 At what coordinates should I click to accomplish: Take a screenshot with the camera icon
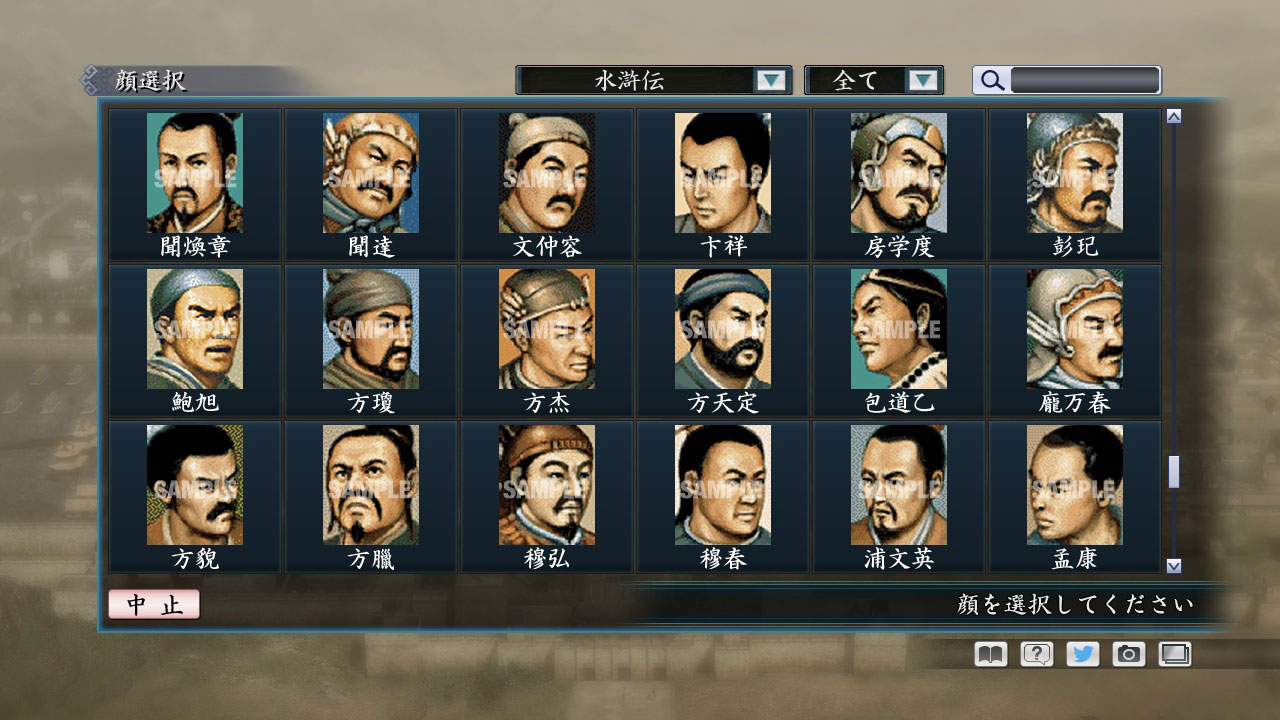coord(1127,654)
